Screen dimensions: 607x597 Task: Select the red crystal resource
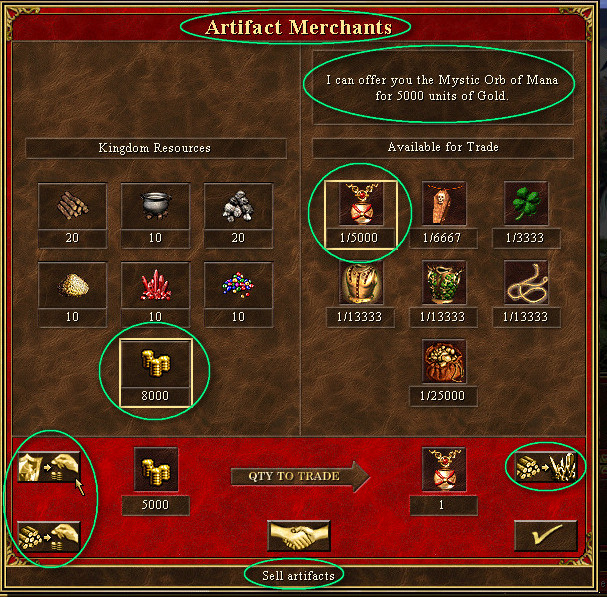click(155, 285)
